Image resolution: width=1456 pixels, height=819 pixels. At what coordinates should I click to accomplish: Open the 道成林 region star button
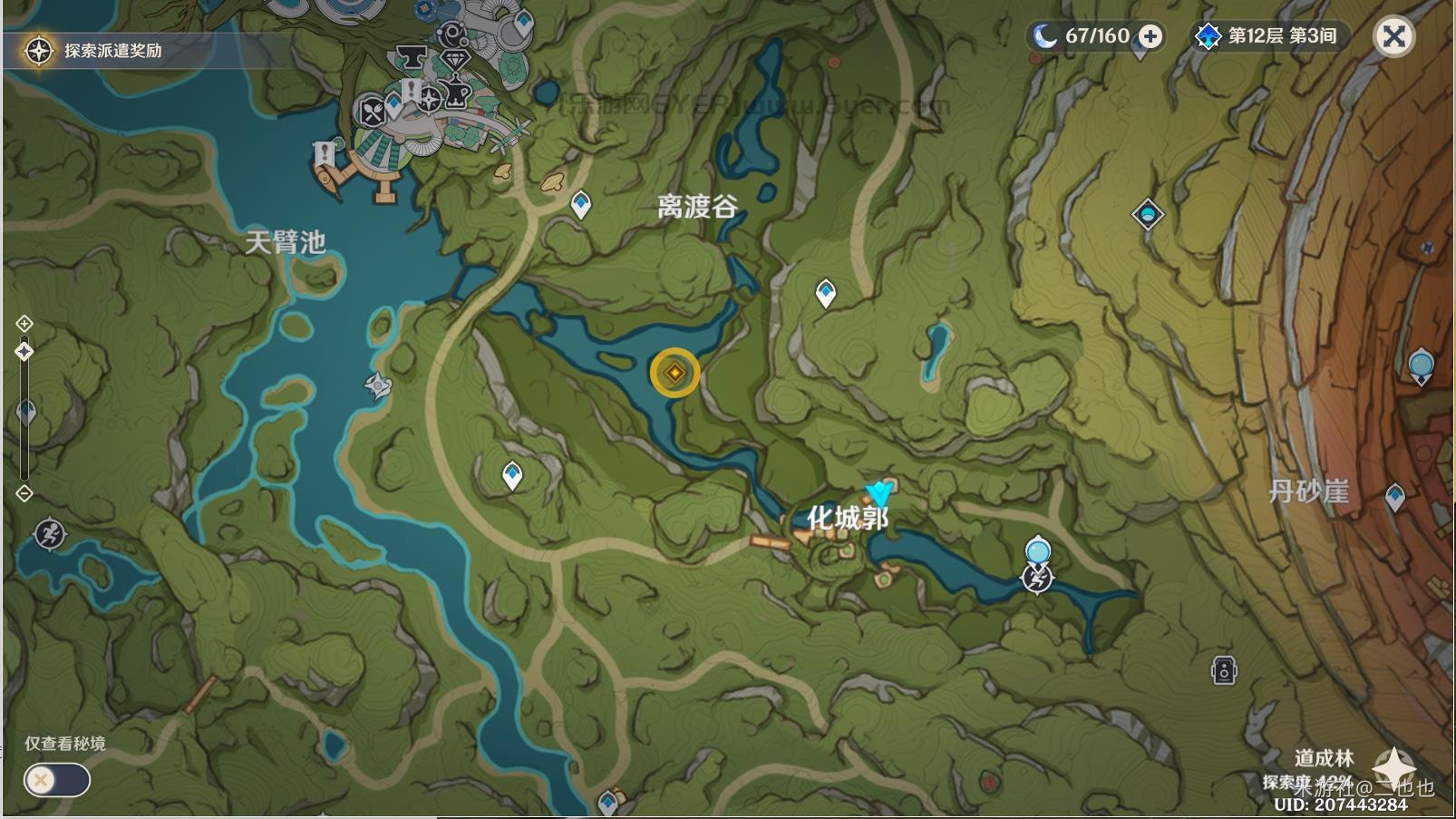1393,765
